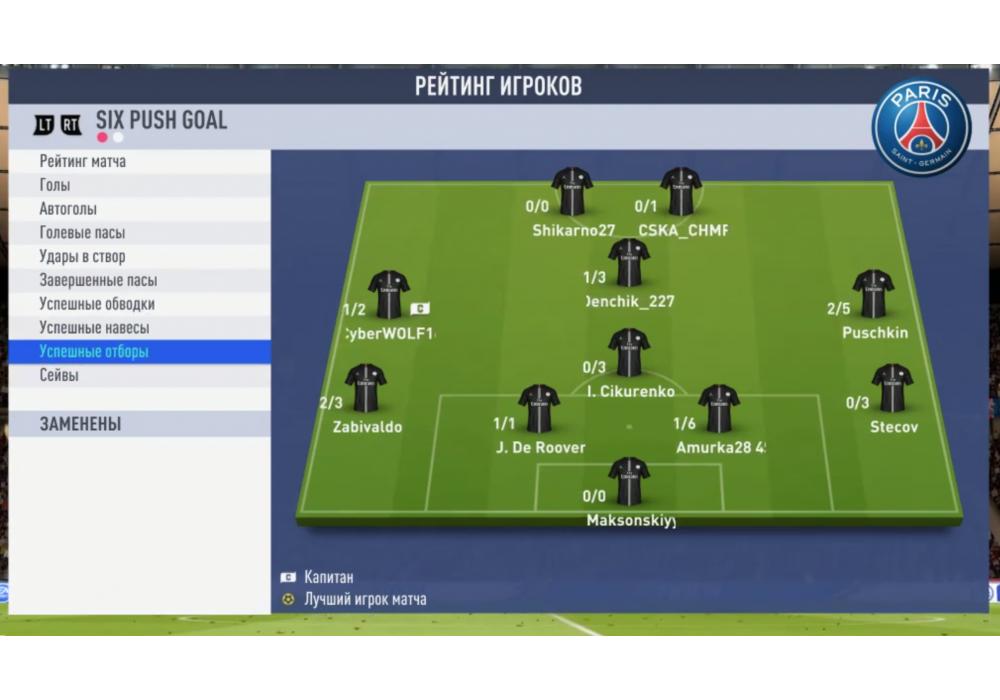Select goalkeeper Maksonskiy on the pitch

point(629,482)
